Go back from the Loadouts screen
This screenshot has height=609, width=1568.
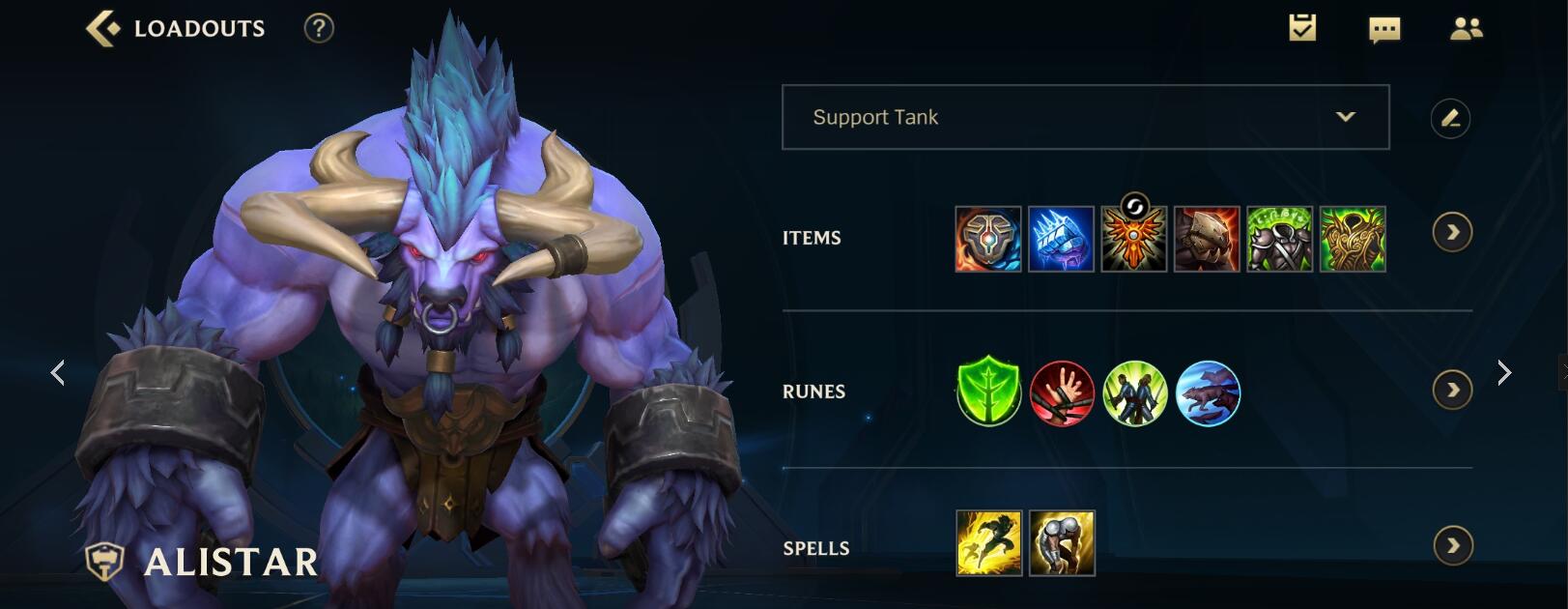tap(103, 29)
